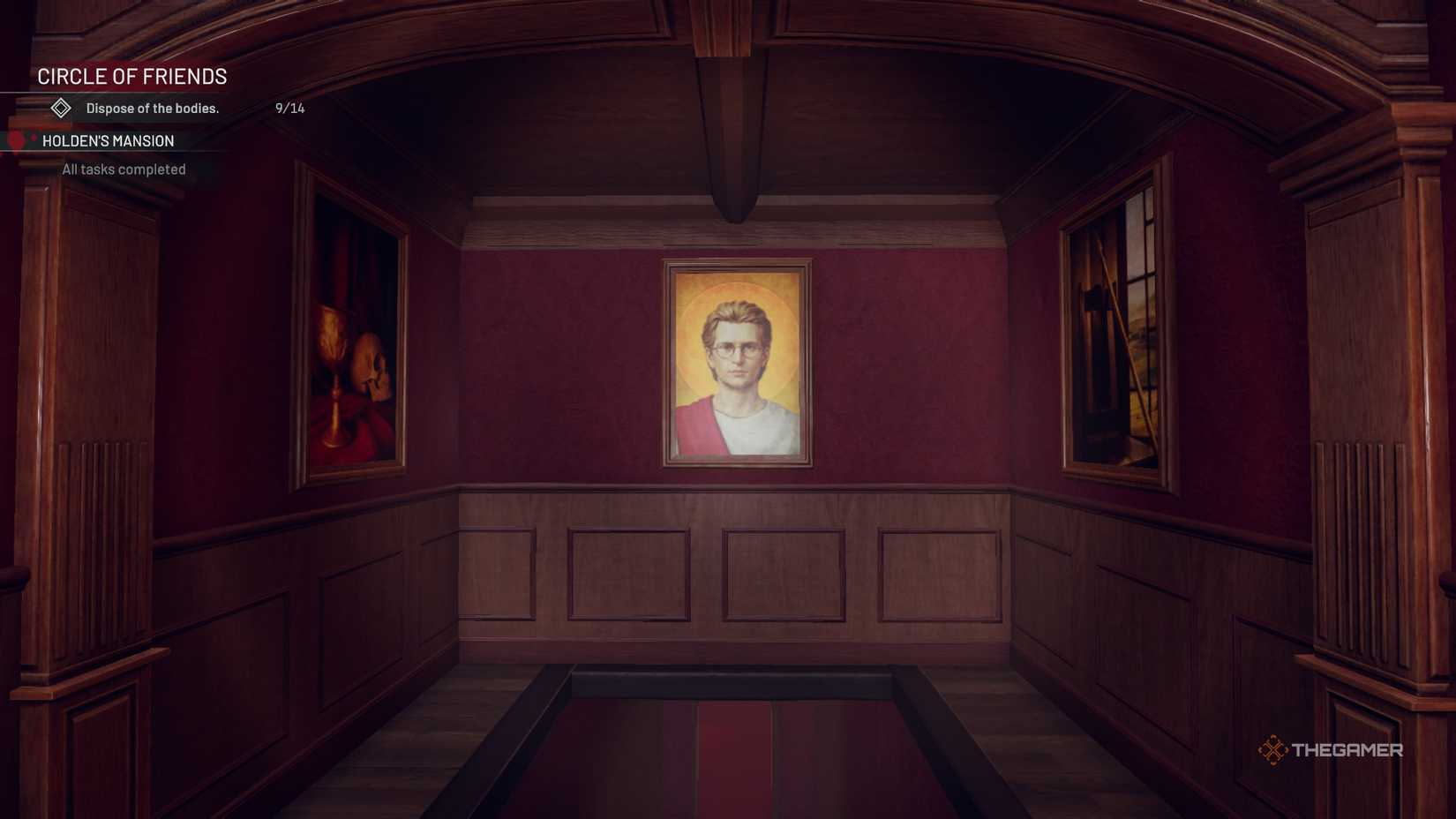Mark the All tasks completed entry
This screenshot has height=819, width=1456.
123,169
